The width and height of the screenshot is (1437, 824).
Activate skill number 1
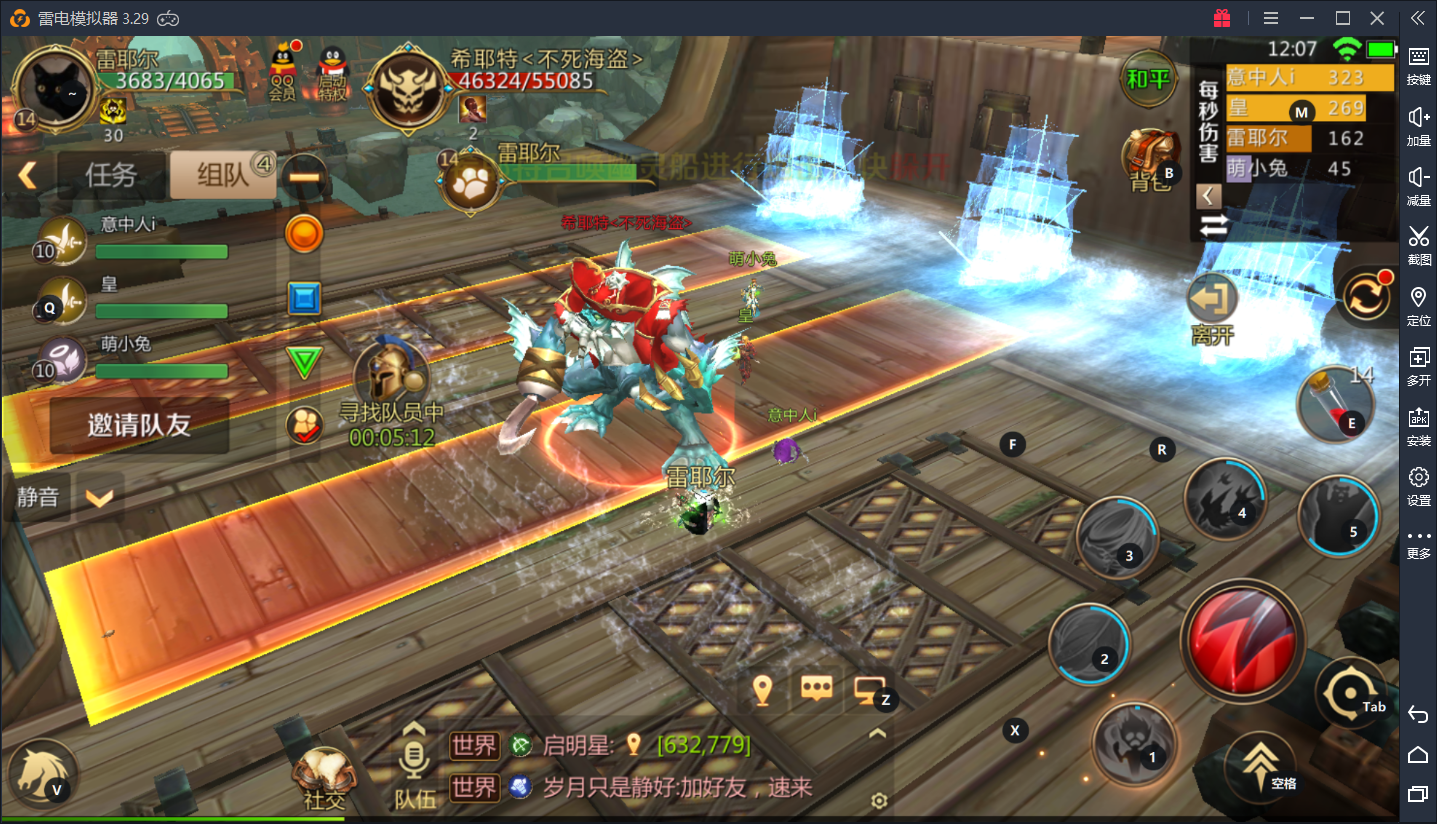click(1134, 742)
